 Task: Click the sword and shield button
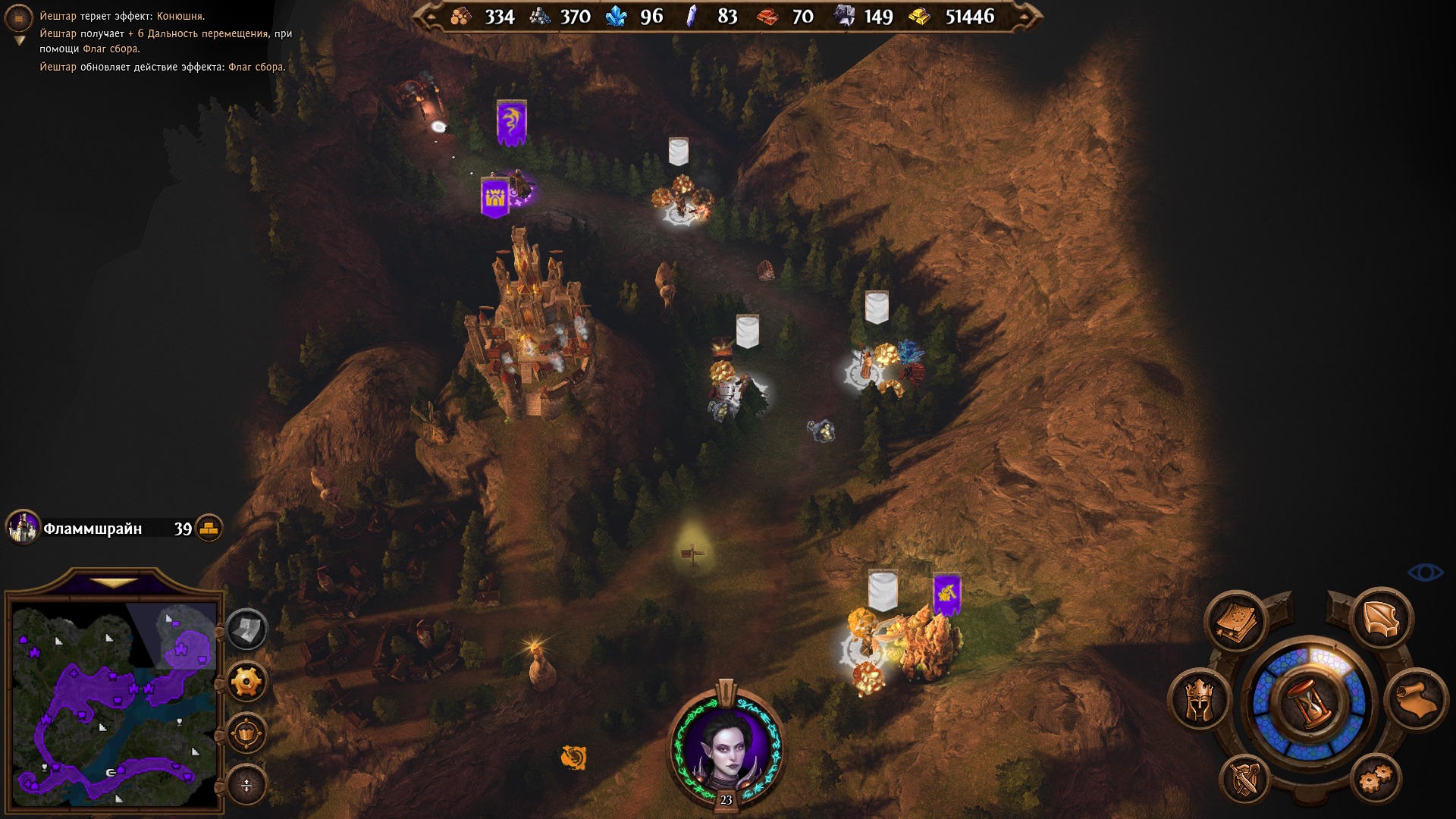pos(1244,779)
